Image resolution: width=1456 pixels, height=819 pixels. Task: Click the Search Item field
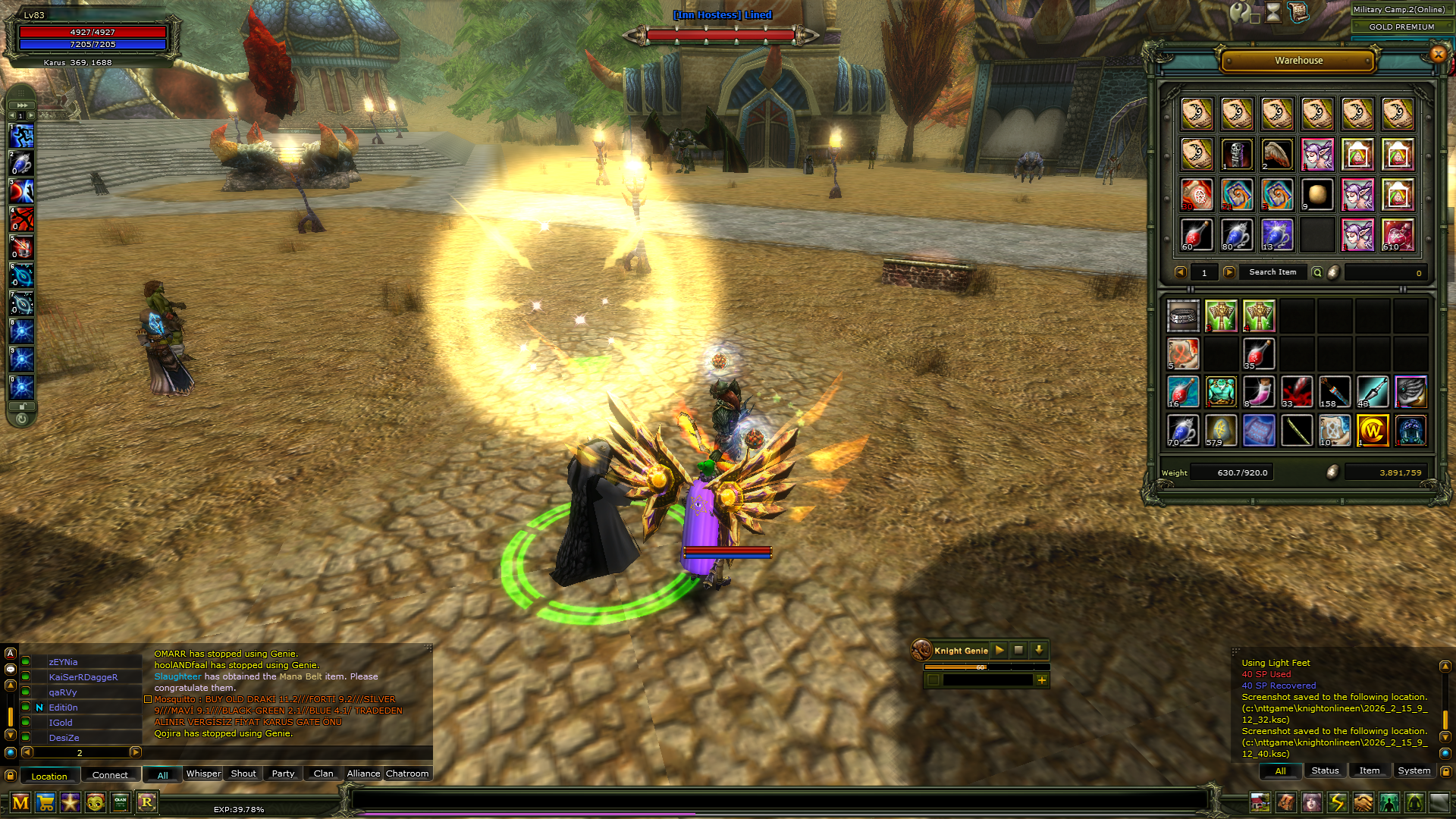coord(1272,272)
